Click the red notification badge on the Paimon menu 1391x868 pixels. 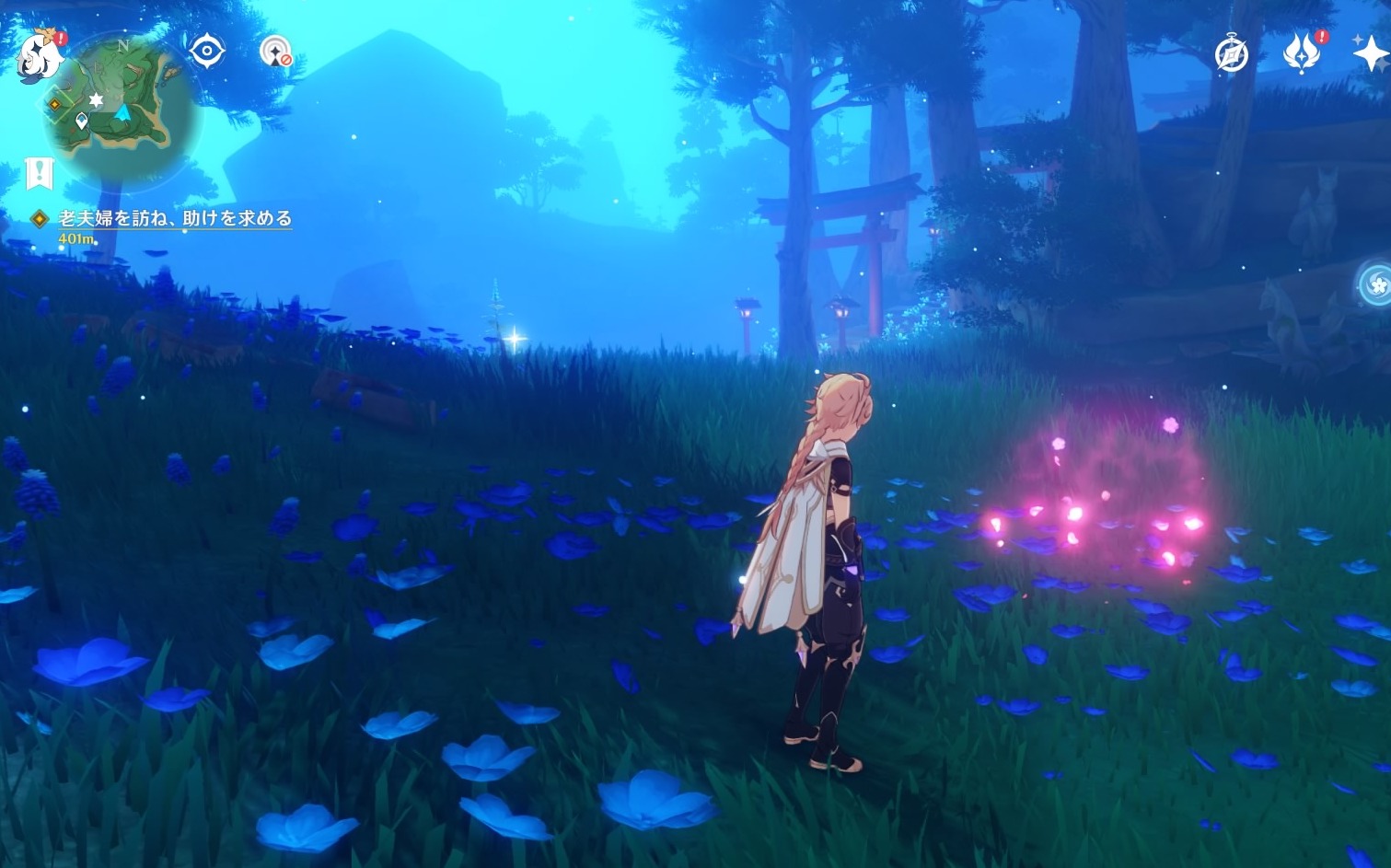(61, 38)
